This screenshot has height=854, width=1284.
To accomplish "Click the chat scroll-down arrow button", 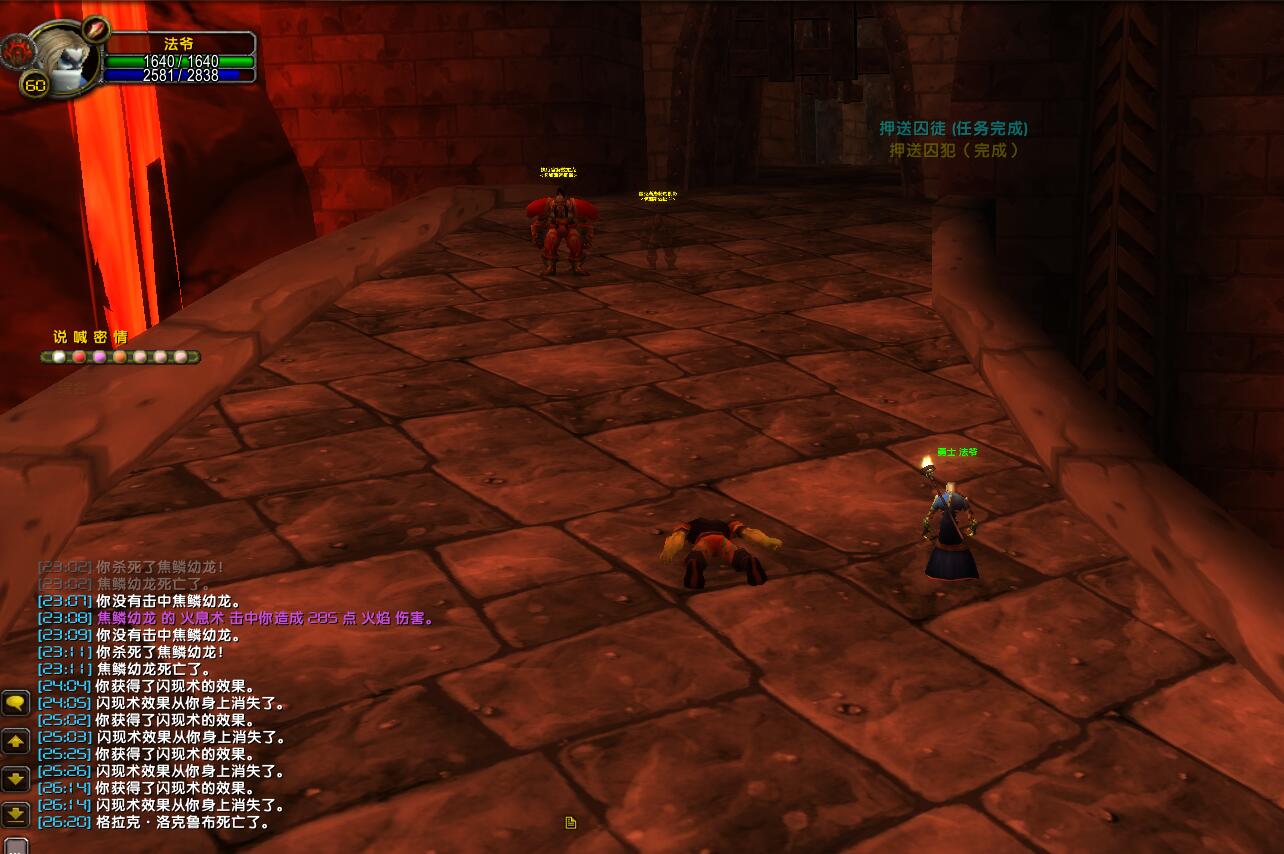I will click(x=15, y=778).
